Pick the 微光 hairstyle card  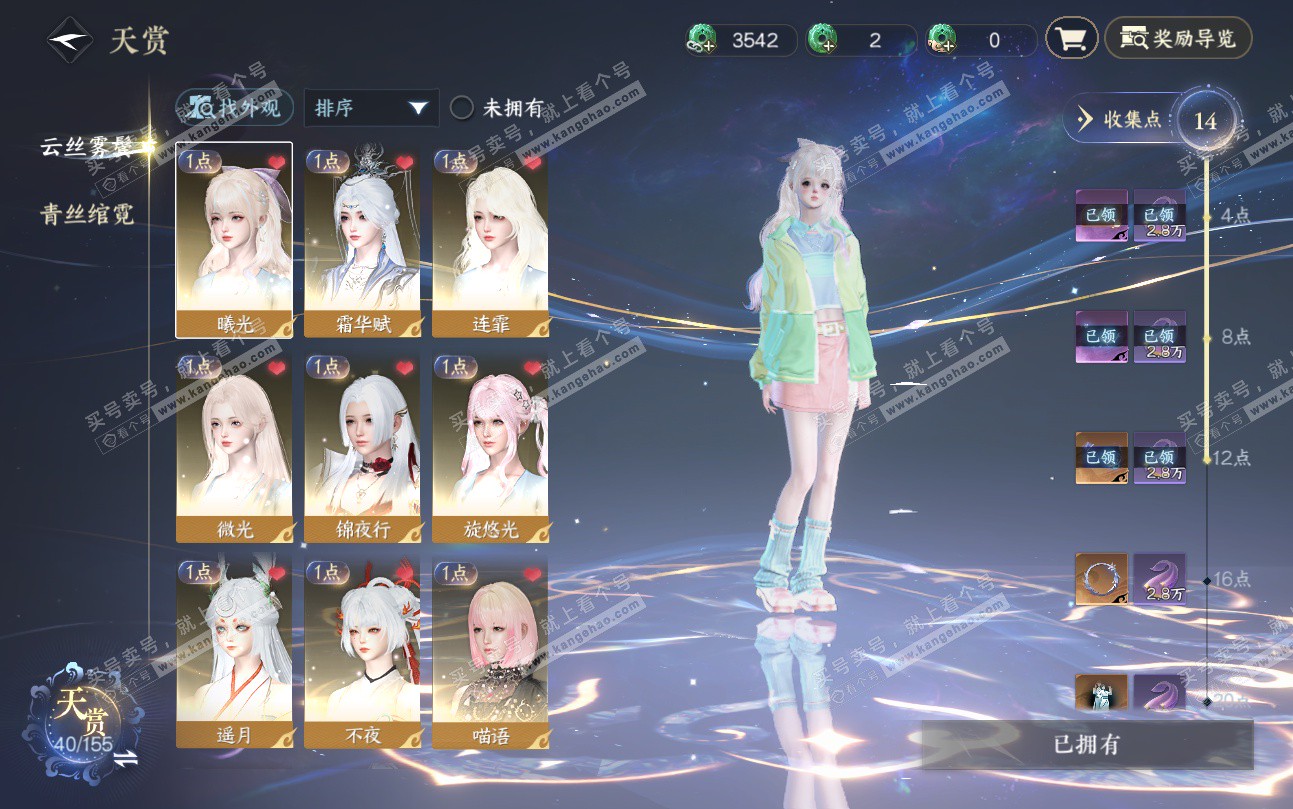[x=234, y=447]
